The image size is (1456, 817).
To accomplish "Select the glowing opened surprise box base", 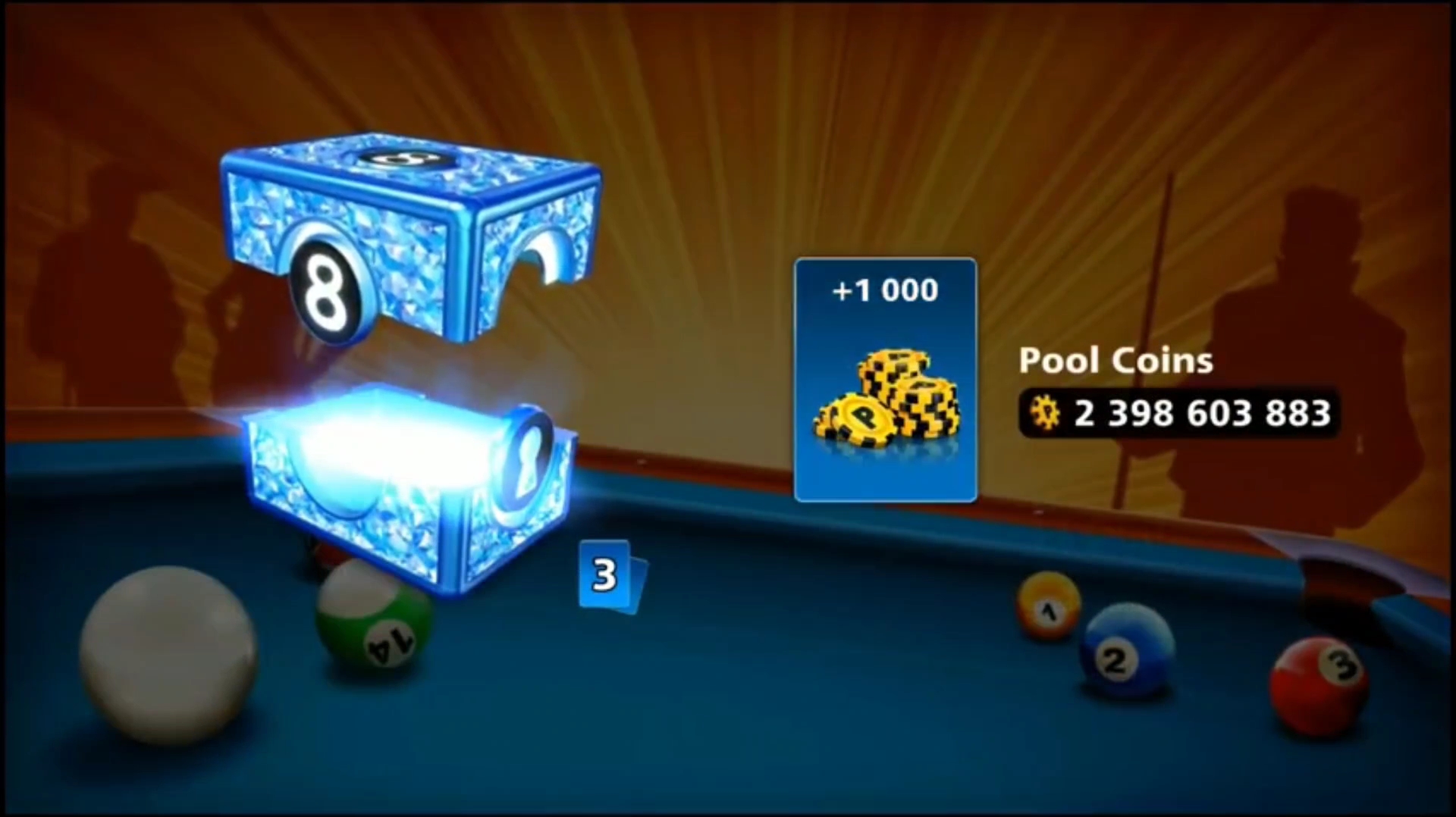I will coord(402,485).
